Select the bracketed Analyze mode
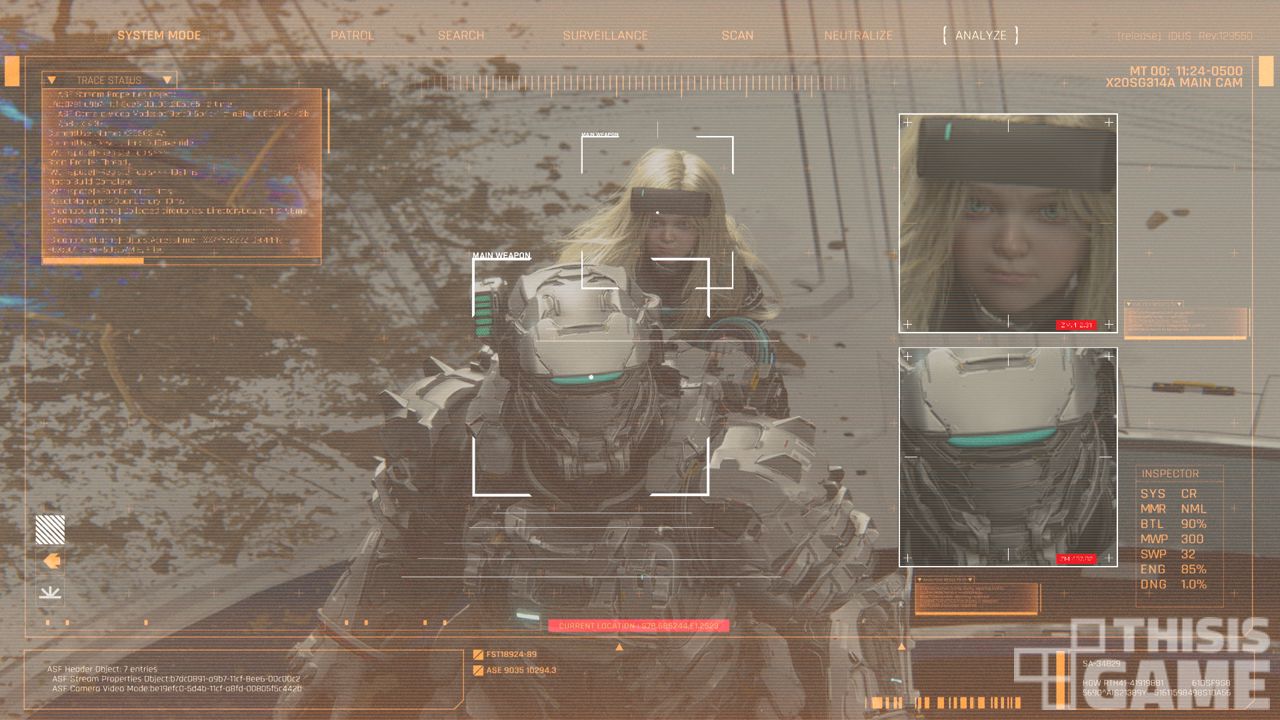 [981, 35]
